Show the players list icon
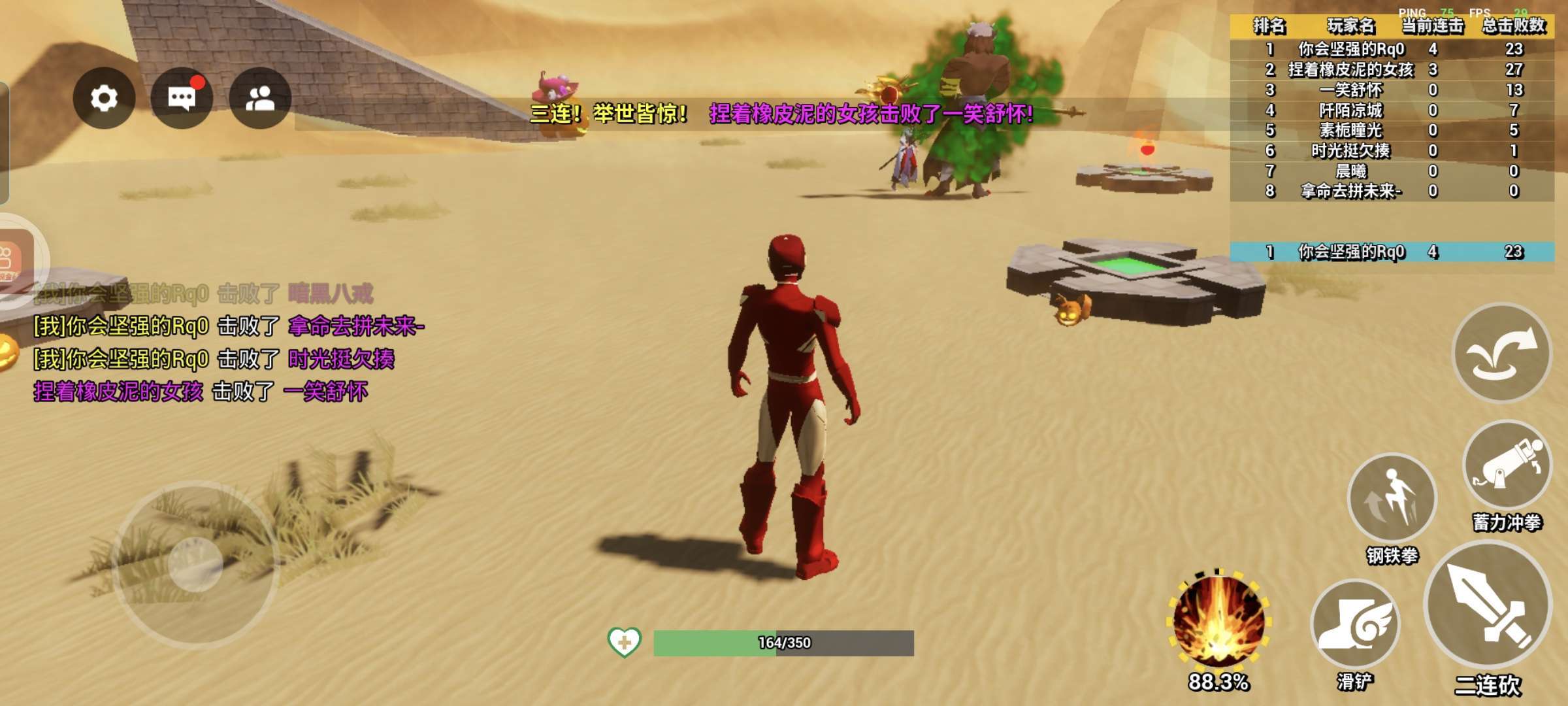The height and width of the screenshot is (706, 1568). pos(260,98)
